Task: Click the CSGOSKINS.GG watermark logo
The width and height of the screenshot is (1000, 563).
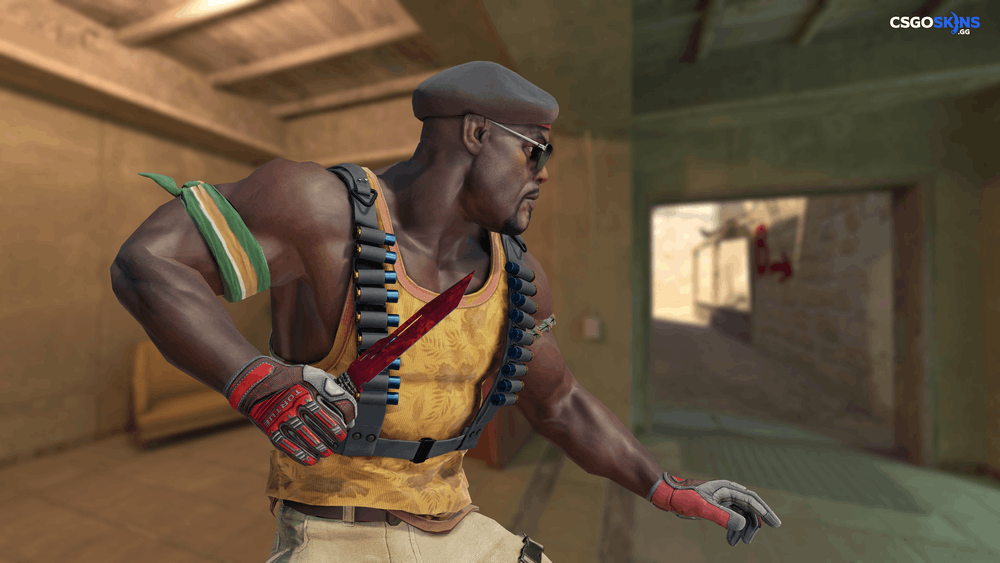Action: coord(935,23)
